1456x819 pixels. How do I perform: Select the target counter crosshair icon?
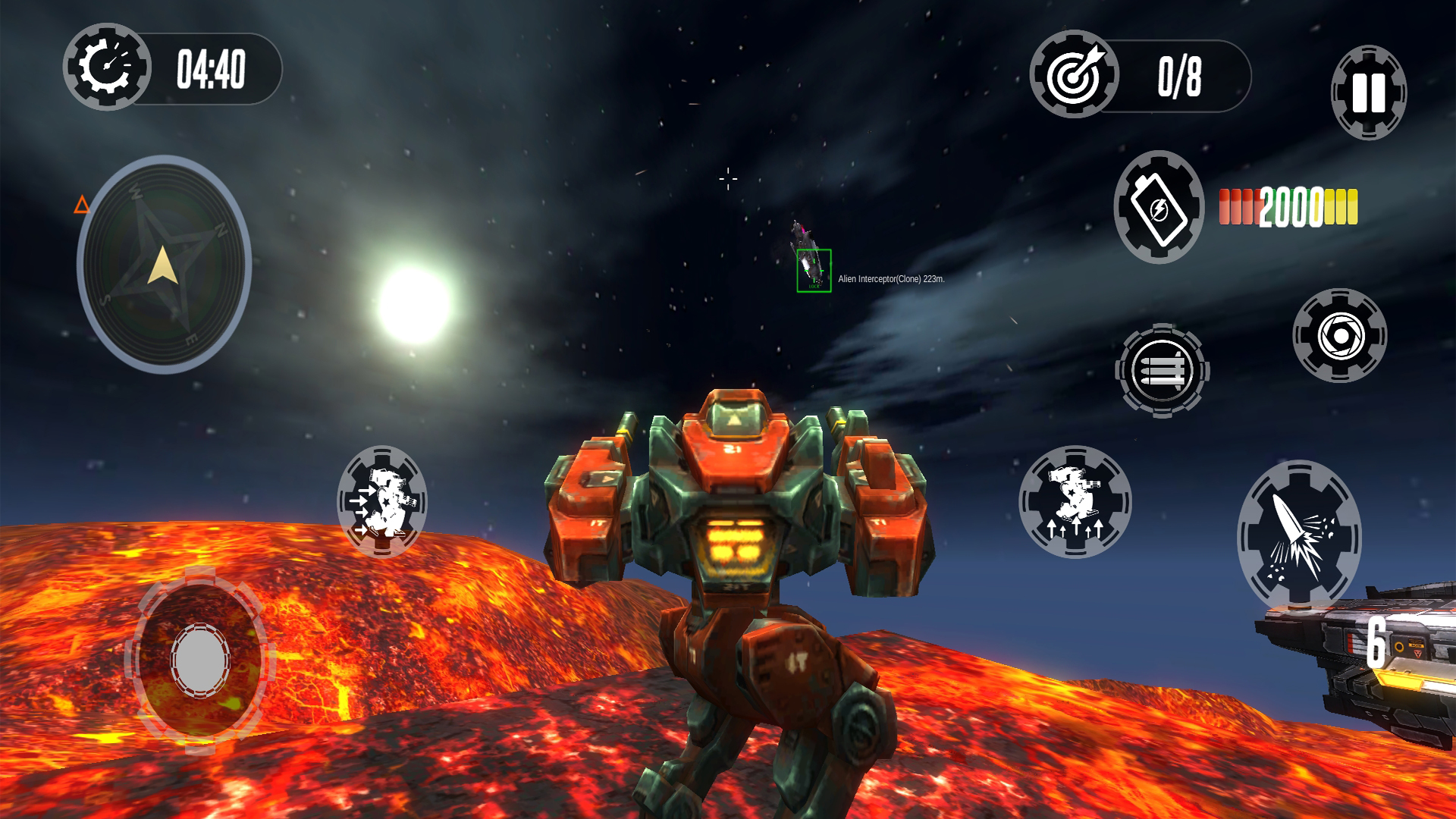tap(1076, 76)
